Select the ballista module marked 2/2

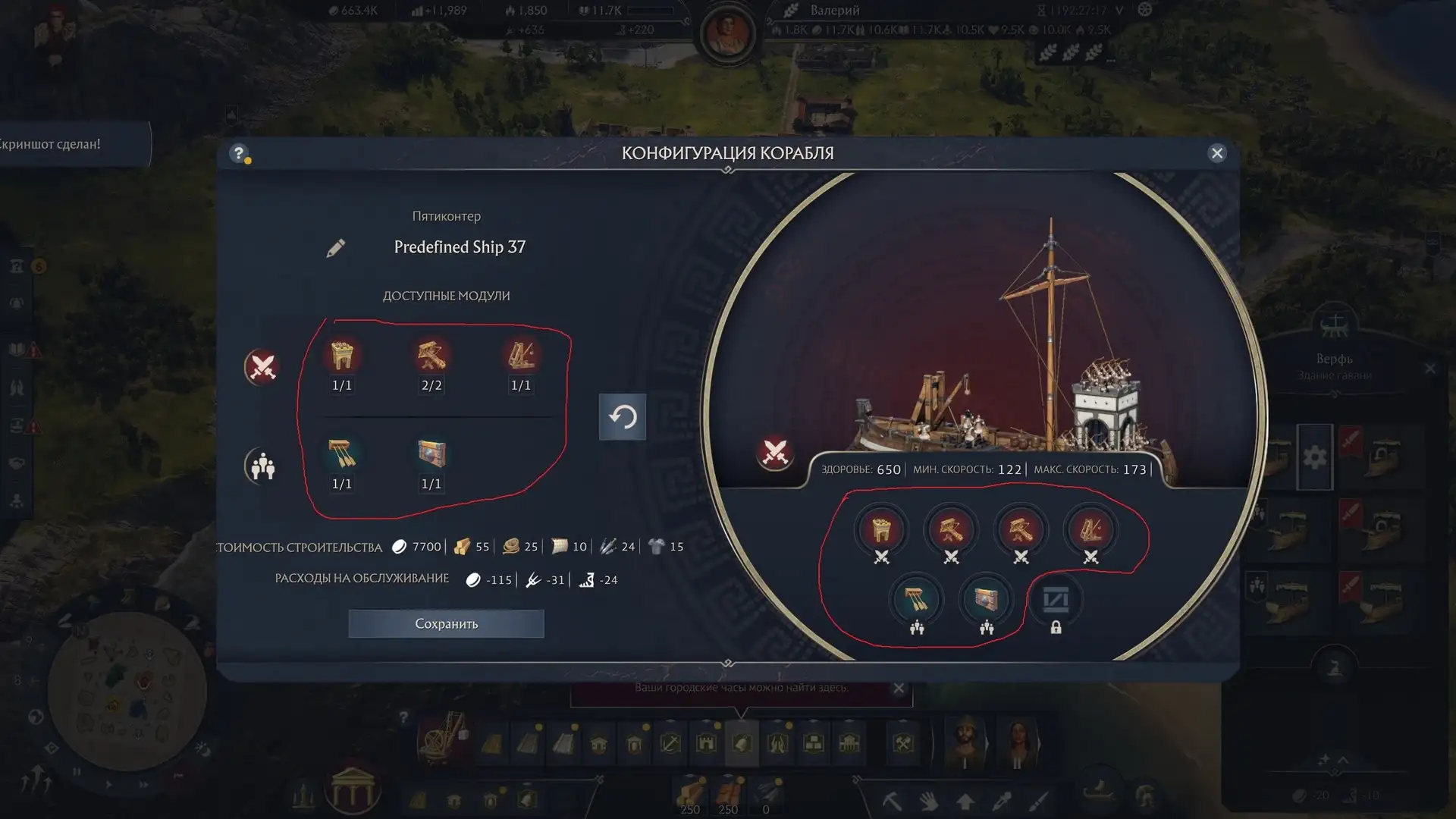431,356
